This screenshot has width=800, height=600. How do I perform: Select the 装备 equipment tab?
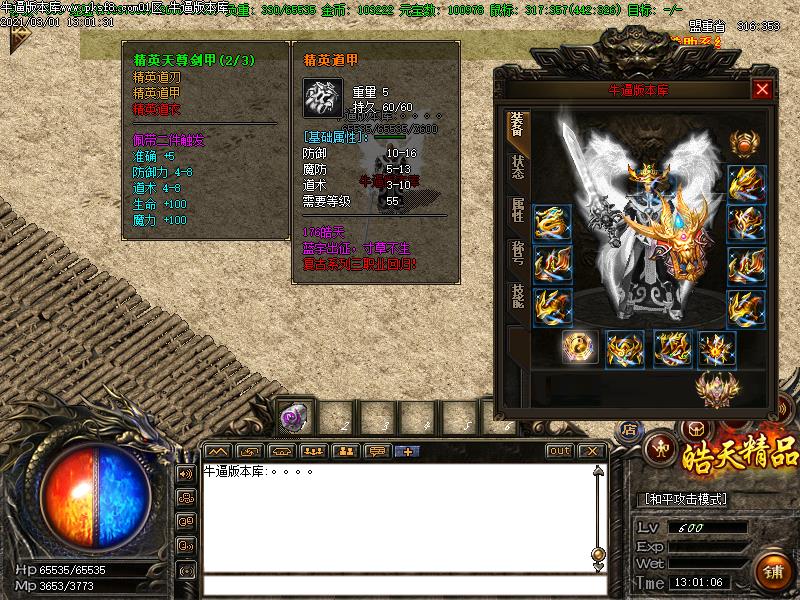(517, 124)
